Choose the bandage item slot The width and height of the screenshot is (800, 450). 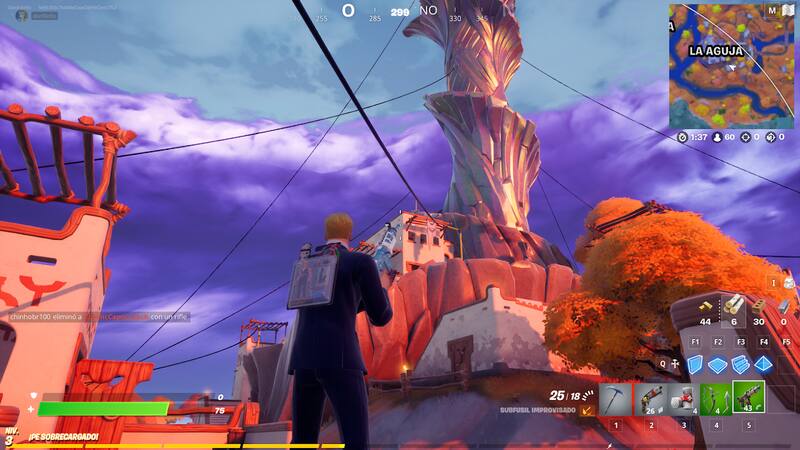pyautogui.click(x=683, y=399)
